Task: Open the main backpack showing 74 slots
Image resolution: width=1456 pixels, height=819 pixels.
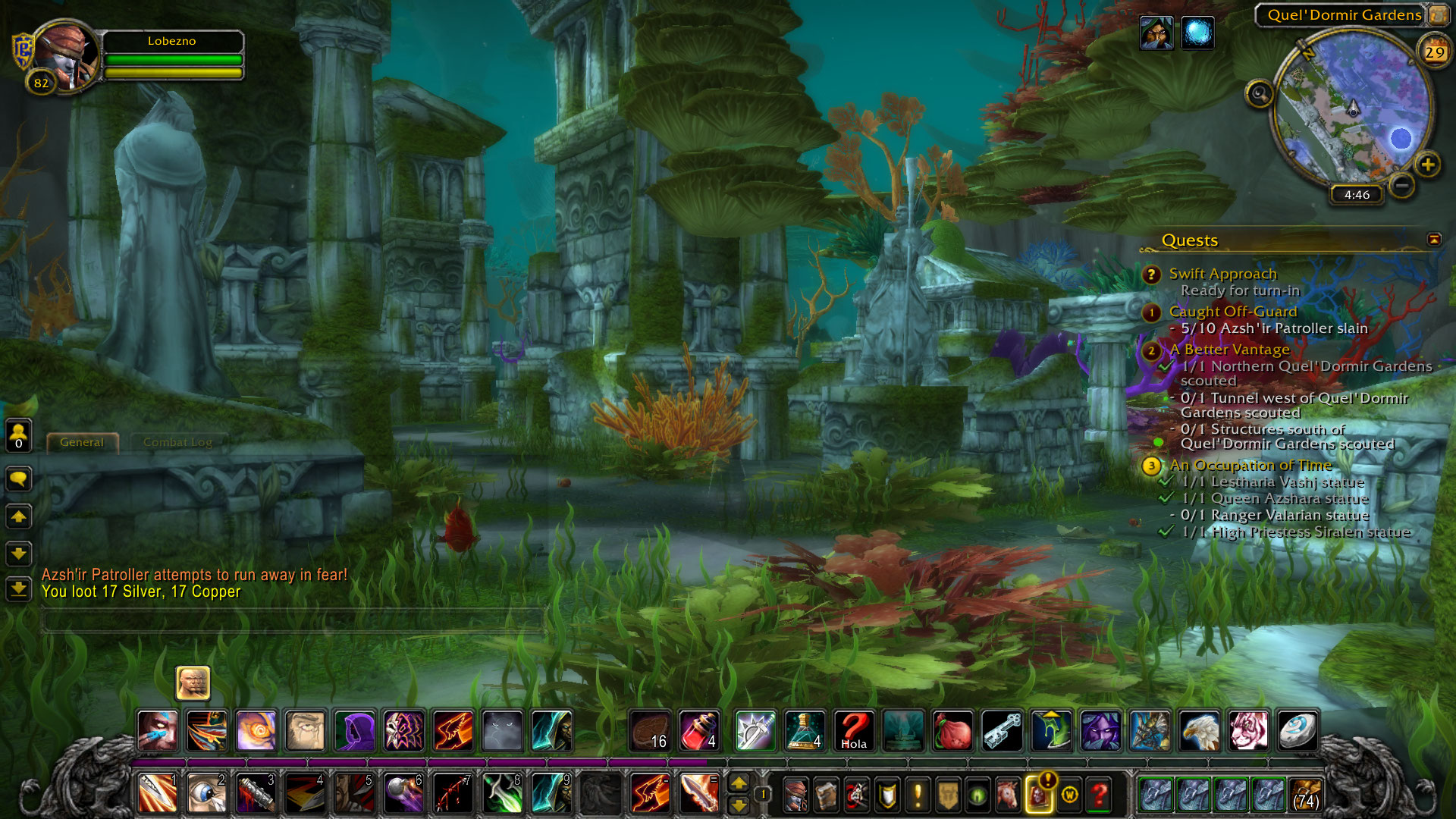Action: (1306, 795)
